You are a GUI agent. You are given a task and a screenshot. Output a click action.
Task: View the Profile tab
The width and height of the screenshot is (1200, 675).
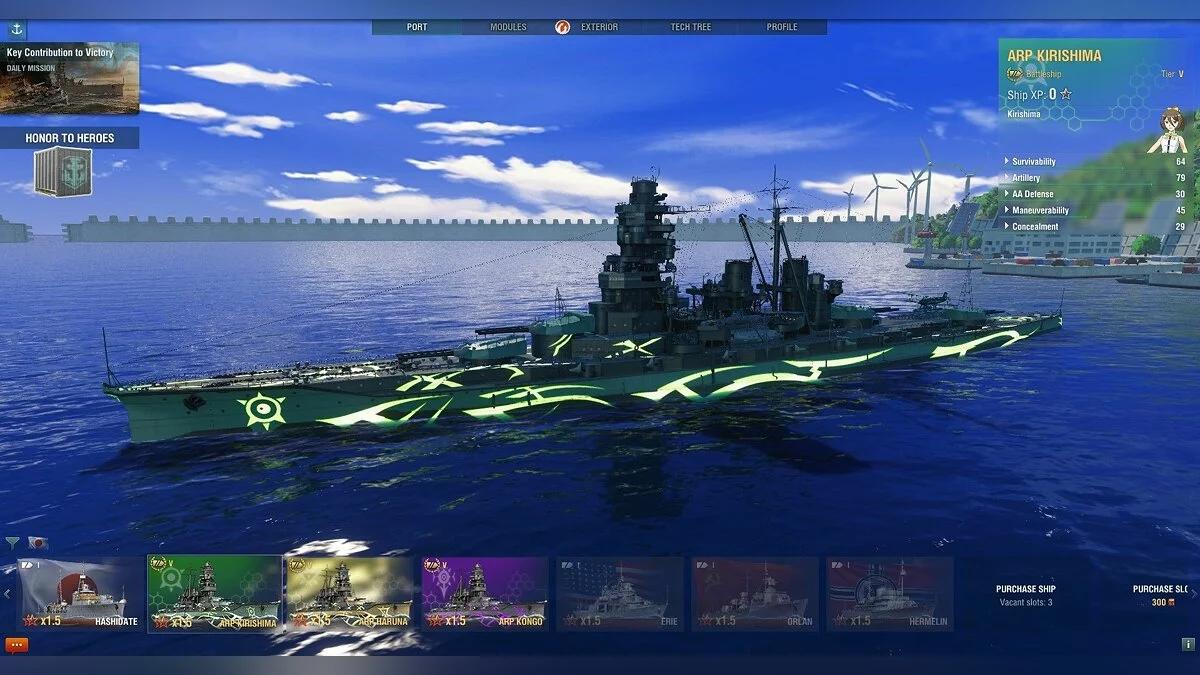pos(782,27)
